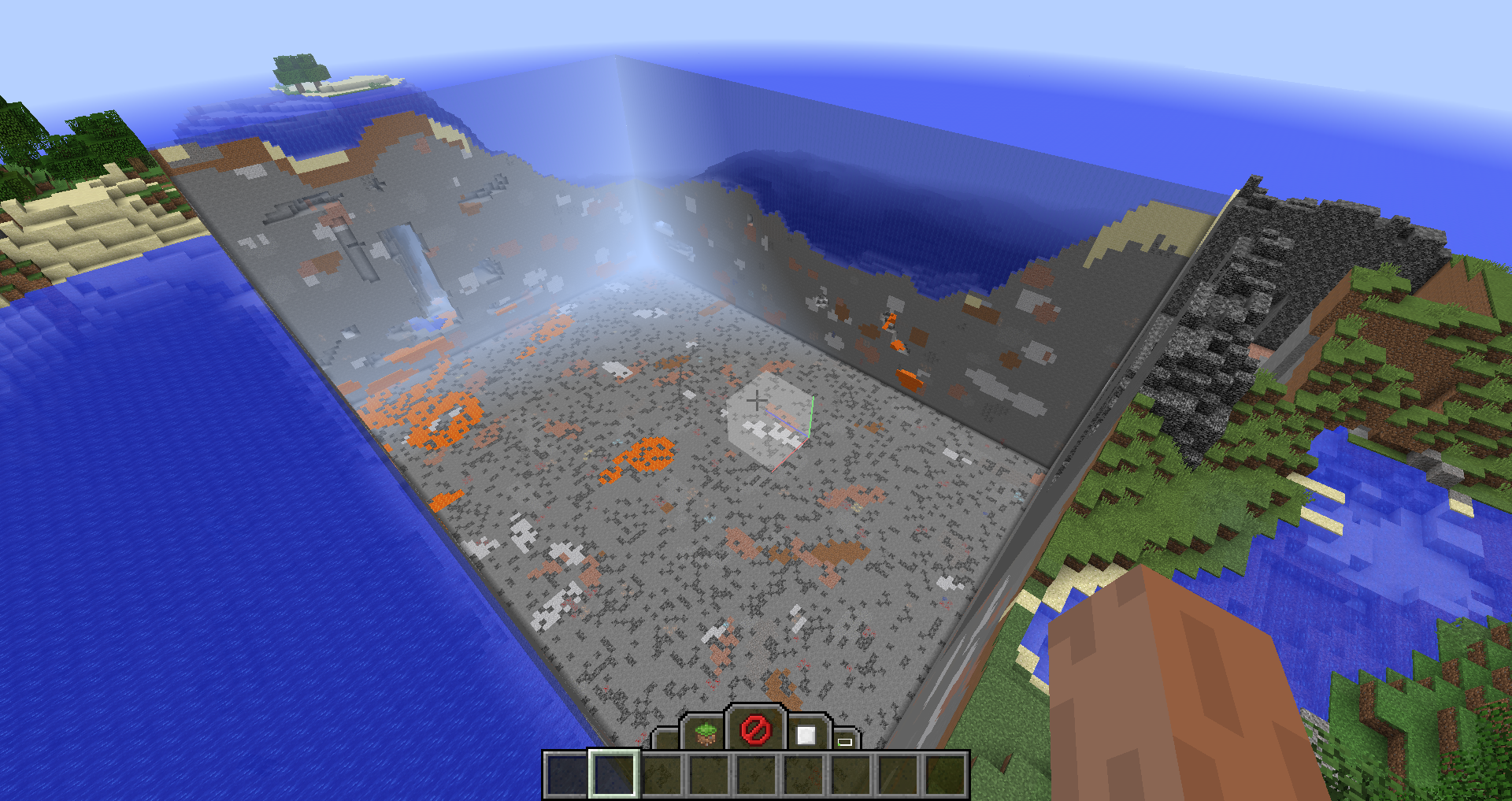
Task: Open the small rectangle outline tab
Action: point(845,740)
